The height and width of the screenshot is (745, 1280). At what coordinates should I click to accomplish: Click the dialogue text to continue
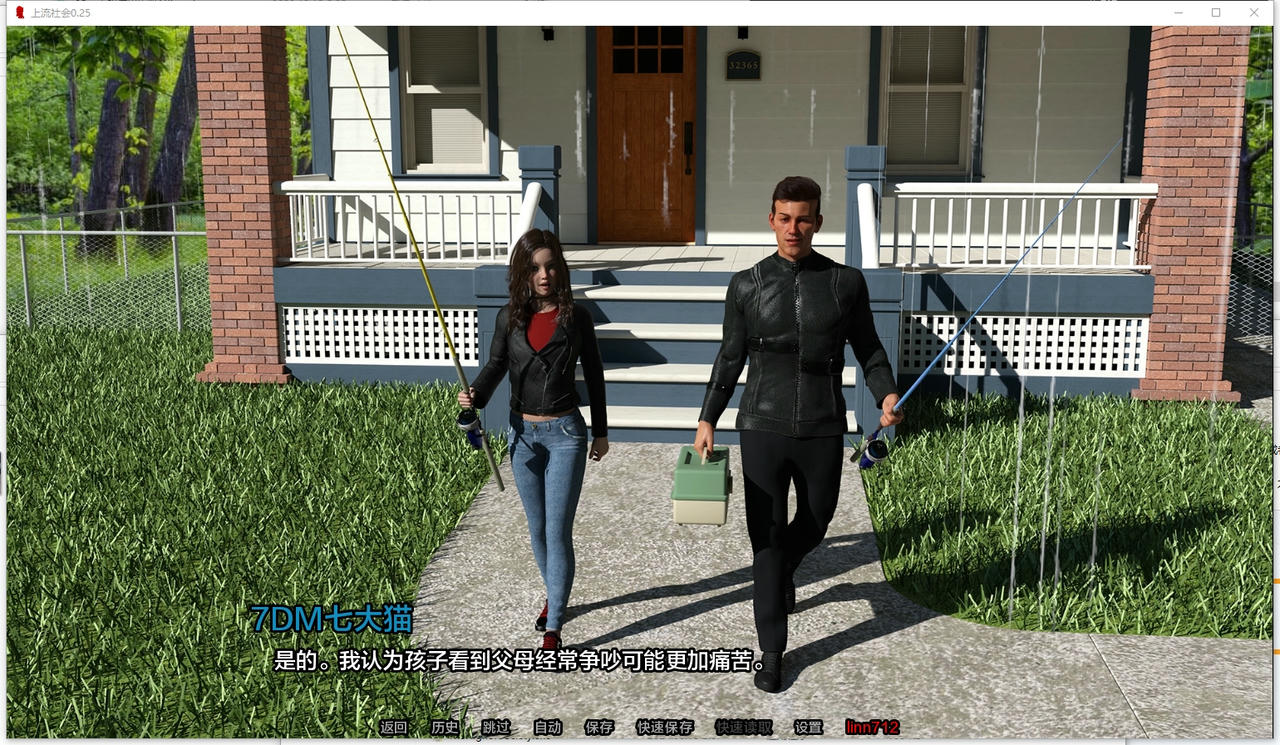(515, 660)
